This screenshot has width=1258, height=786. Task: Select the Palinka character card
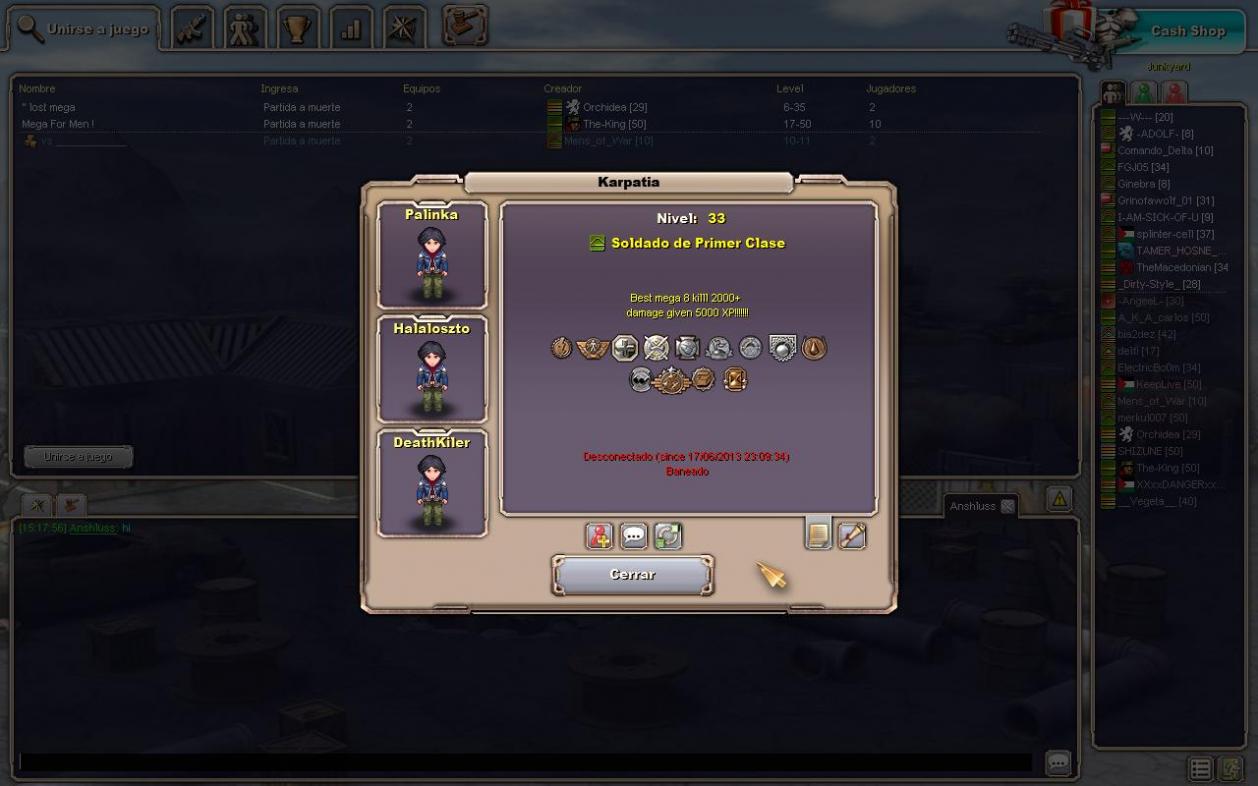(432, 256)
